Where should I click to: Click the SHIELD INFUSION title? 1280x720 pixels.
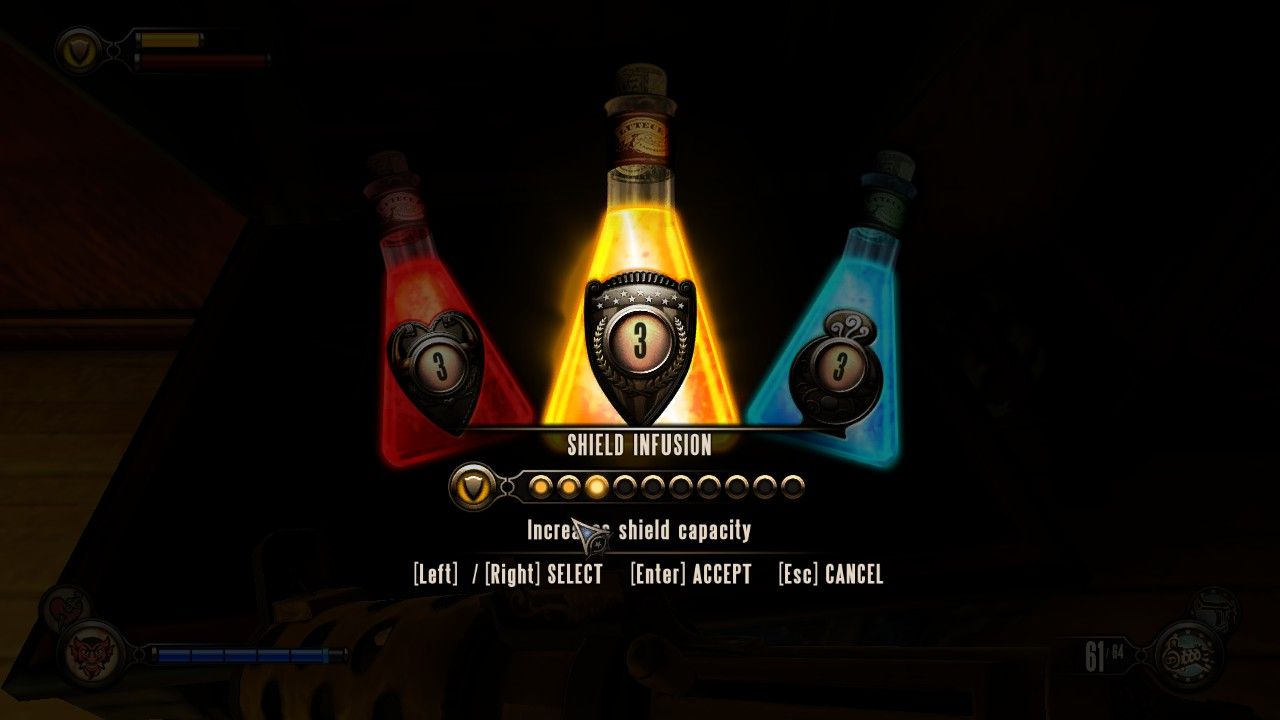pos(639,446)
